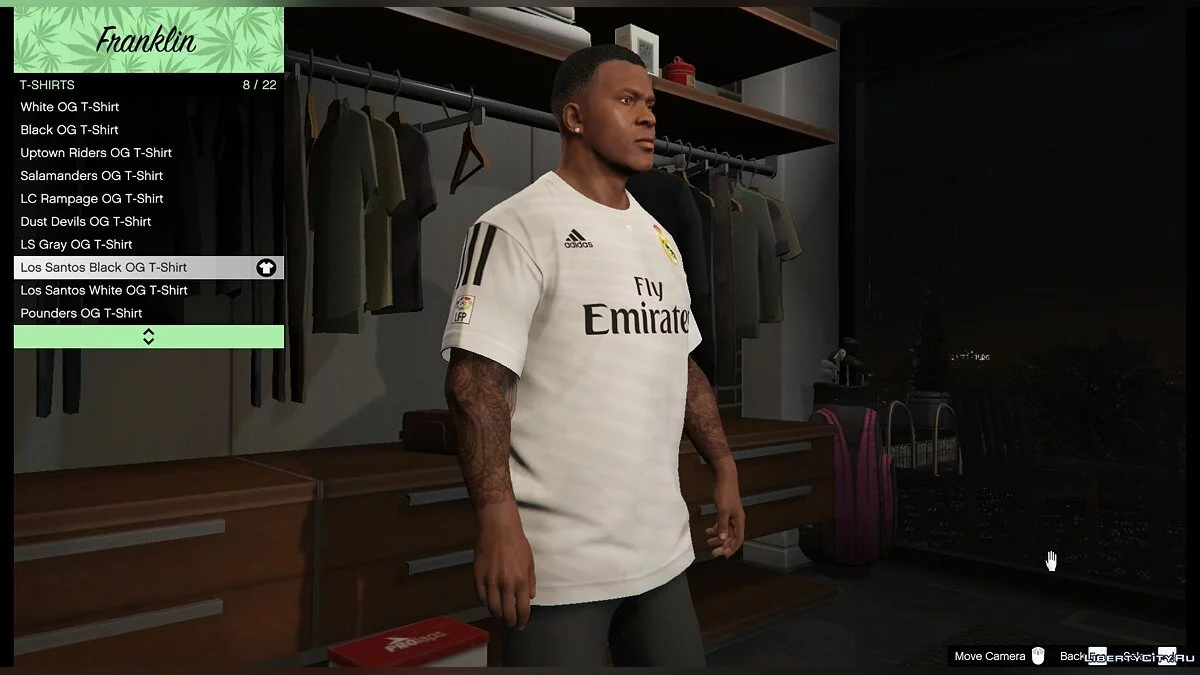
Task: Select highlighted Los Santos Black OG T-Shirt
Action: pos(148,268)
